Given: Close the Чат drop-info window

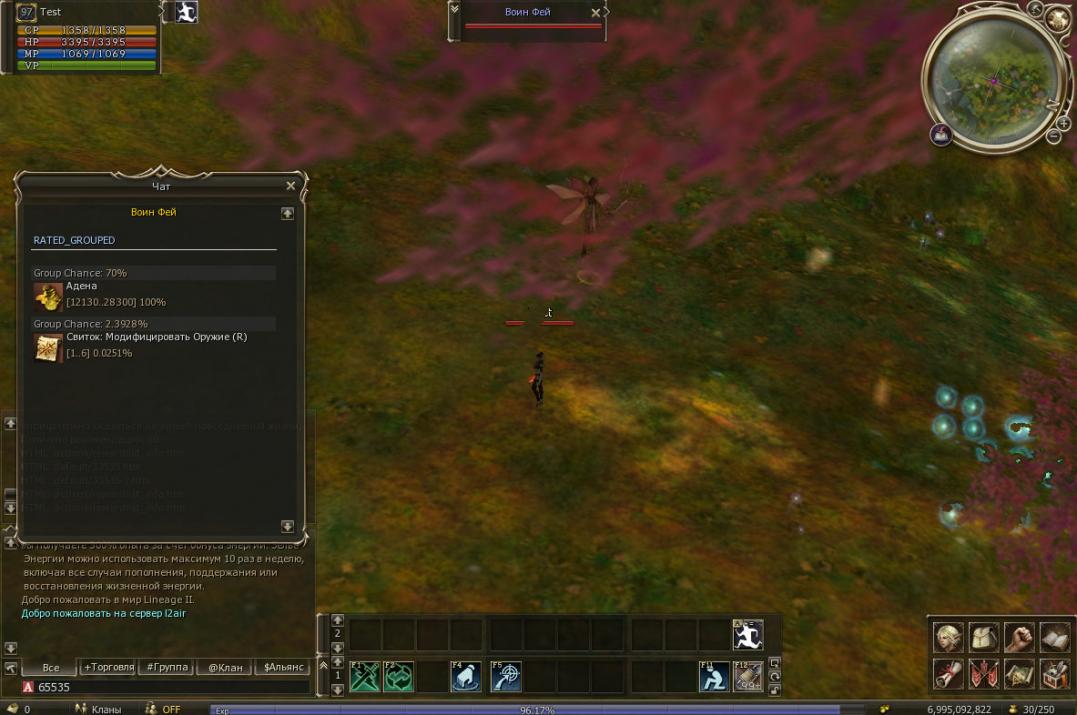Looking at the screenshot, I should click(x=291, y=186).
